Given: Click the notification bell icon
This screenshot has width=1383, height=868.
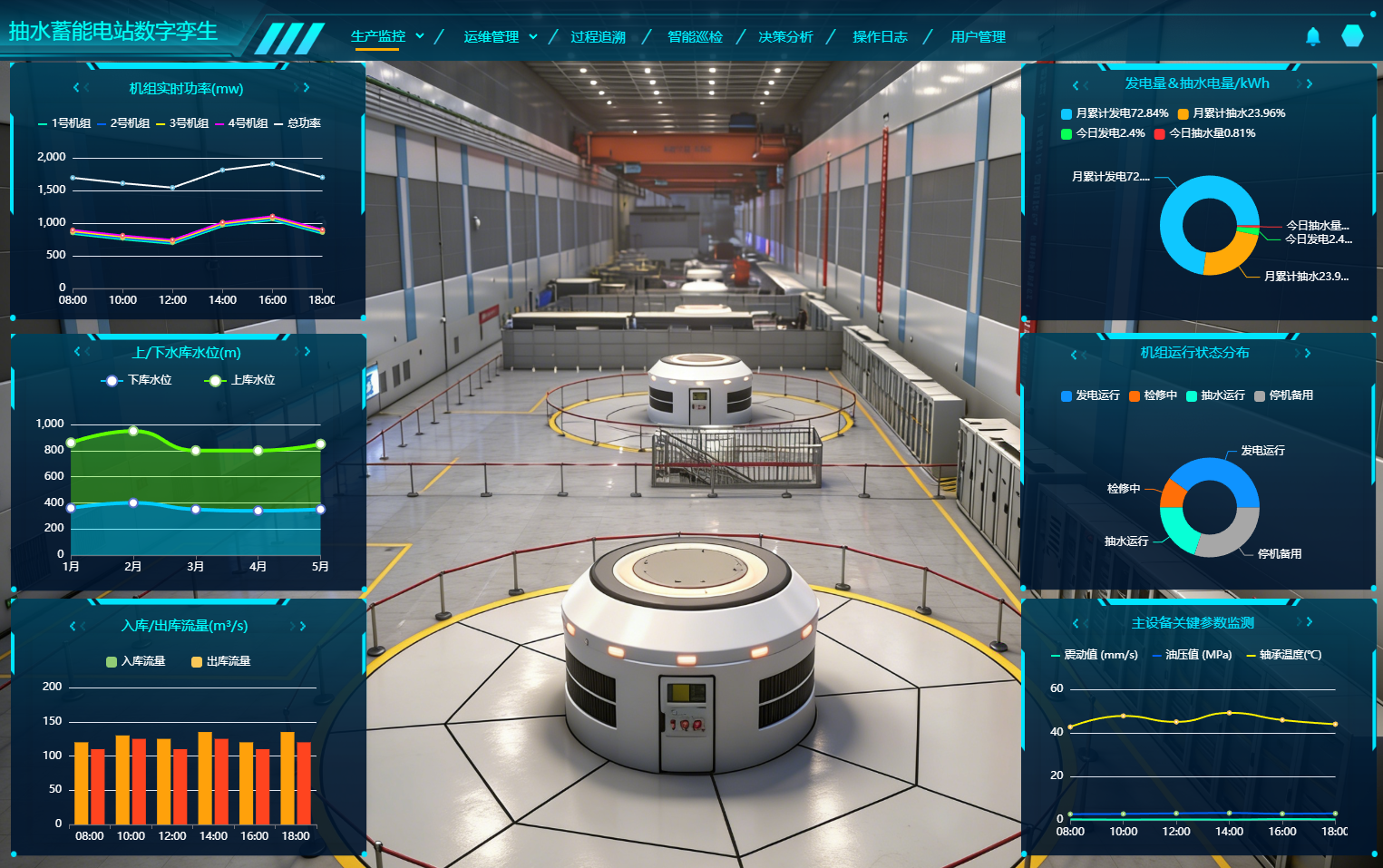Looking at the screenshot, I should (x=1312, y=36).
